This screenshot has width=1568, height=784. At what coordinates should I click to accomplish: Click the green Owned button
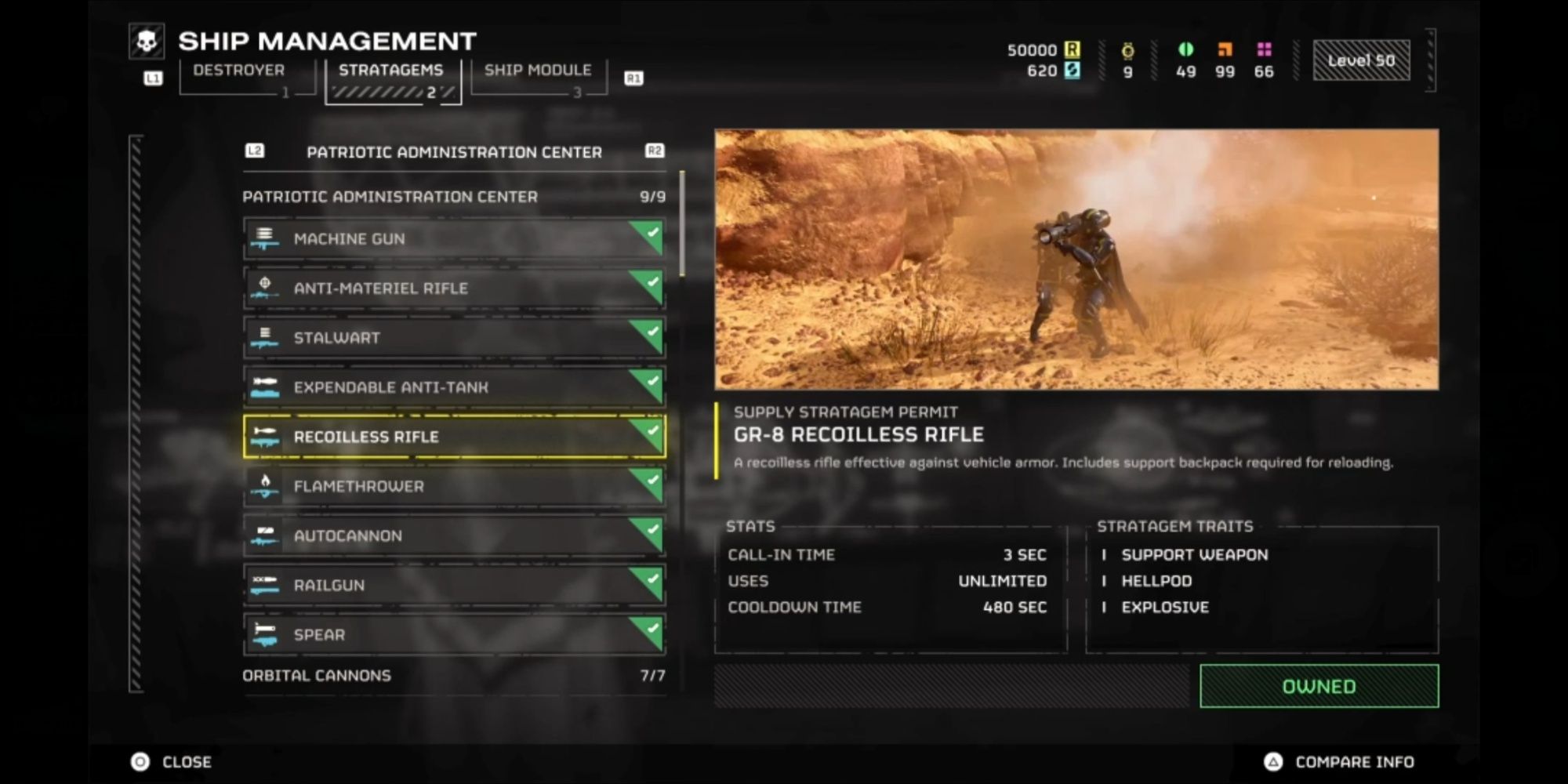(x=1319, y=687)
